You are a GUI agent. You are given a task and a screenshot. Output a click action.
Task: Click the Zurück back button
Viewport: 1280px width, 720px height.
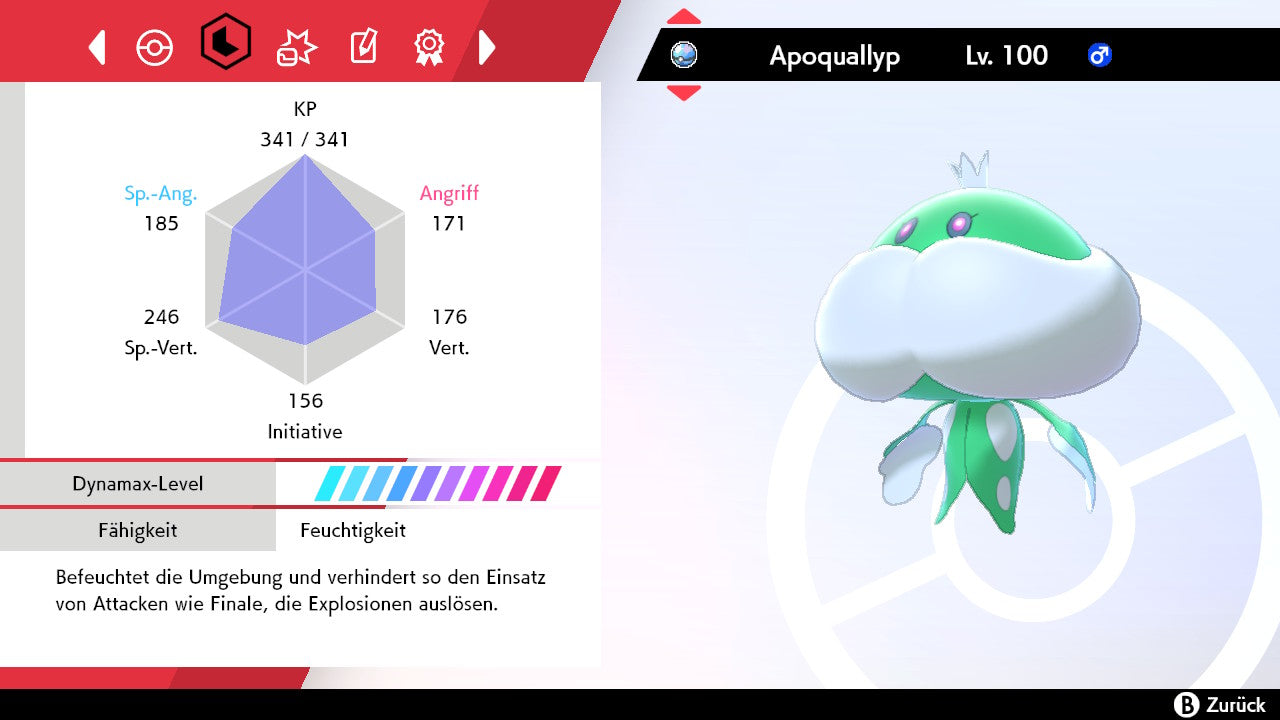click(x=1219, y=704)
